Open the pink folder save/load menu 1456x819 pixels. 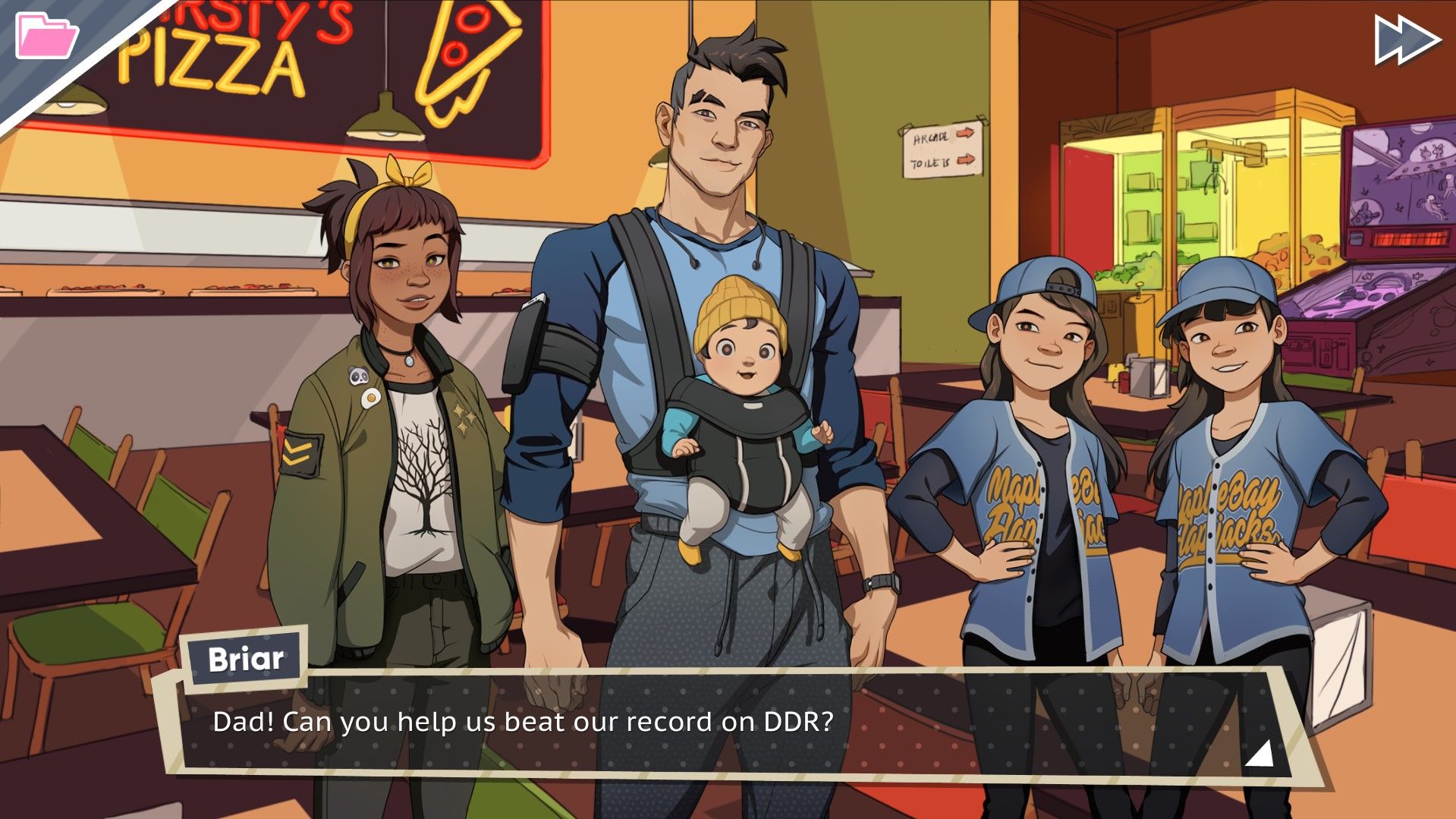pos(47,33)
